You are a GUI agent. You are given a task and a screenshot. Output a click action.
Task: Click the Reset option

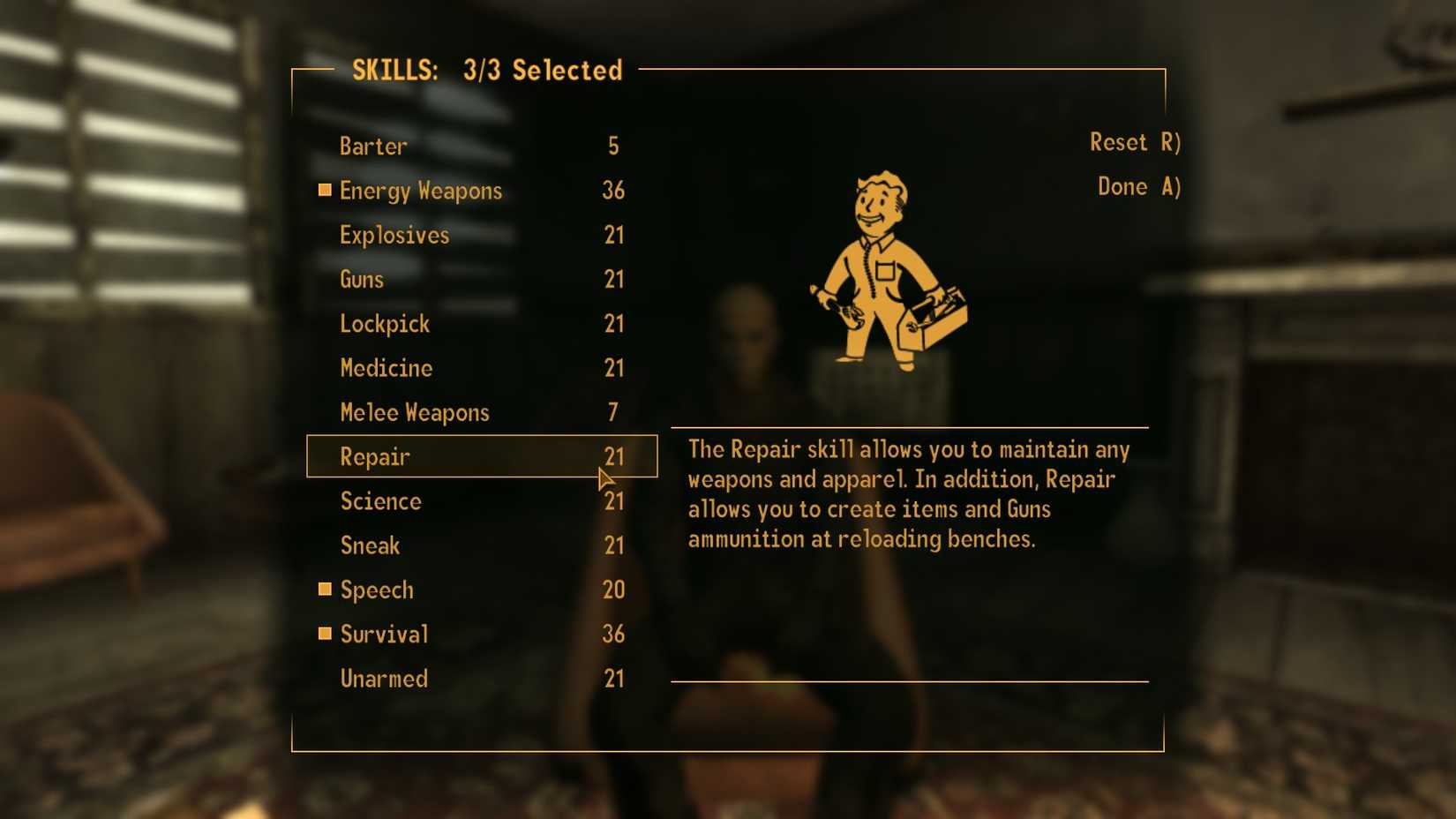click(x=1137, y=142)
